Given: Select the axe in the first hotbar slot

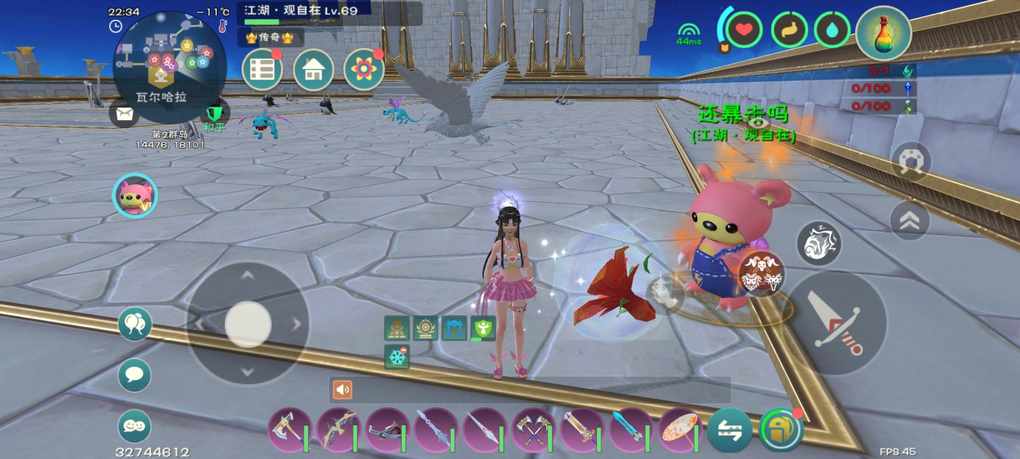Looking at the screenshot, I should click(x=289, y=430).
